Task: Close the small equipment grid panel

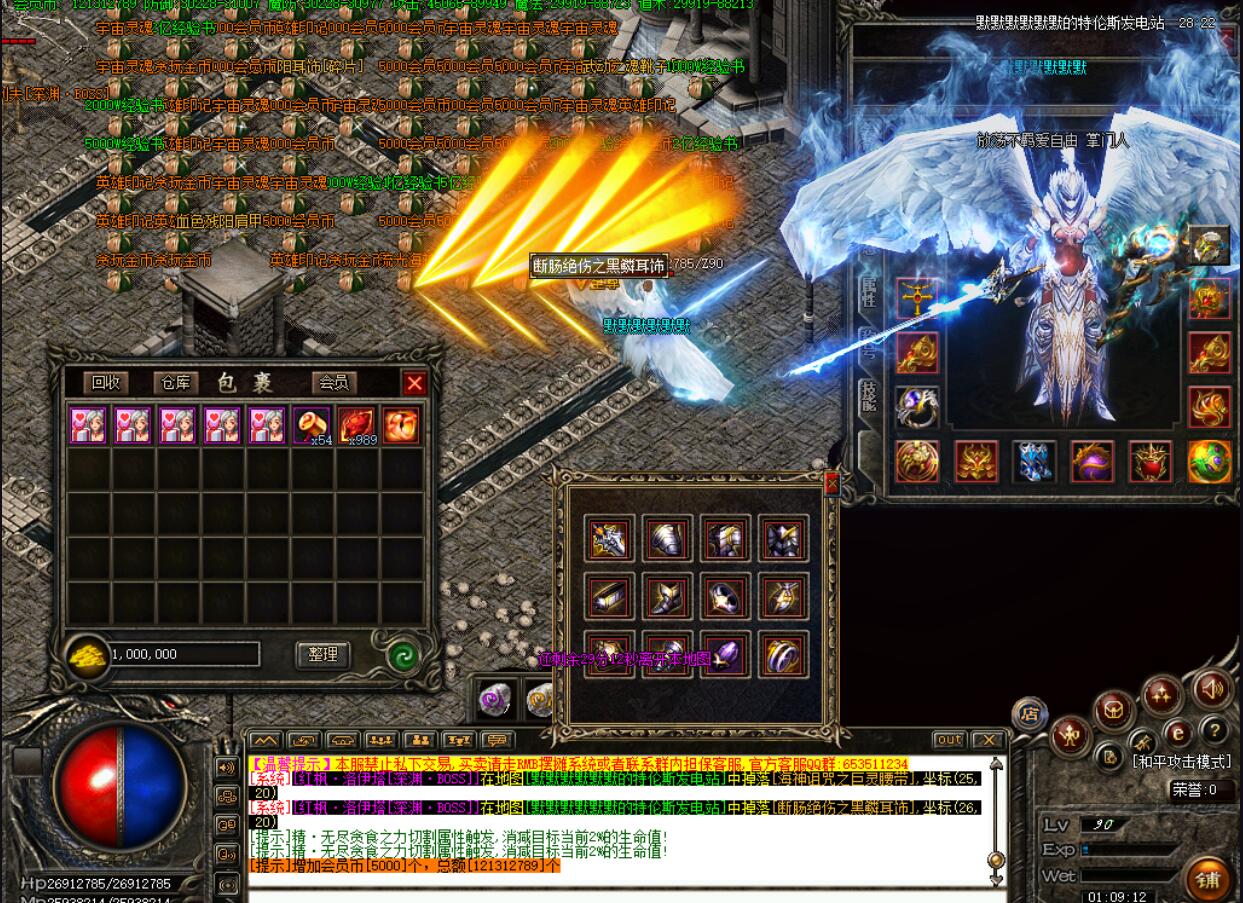Action: pos(831,484)
